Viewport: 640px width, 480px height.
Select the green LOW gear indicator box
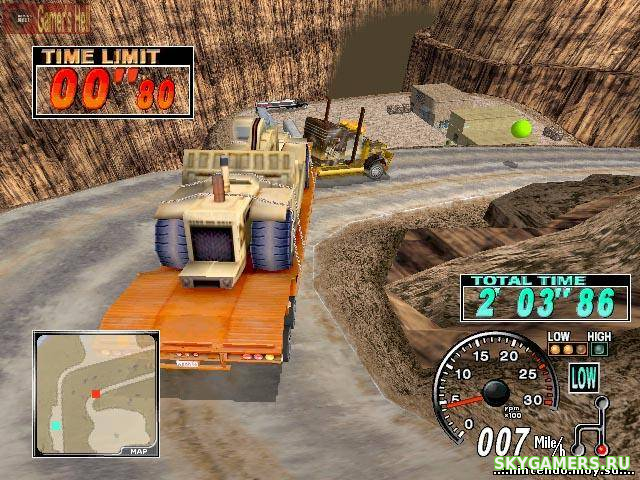[x=583, y=377]
